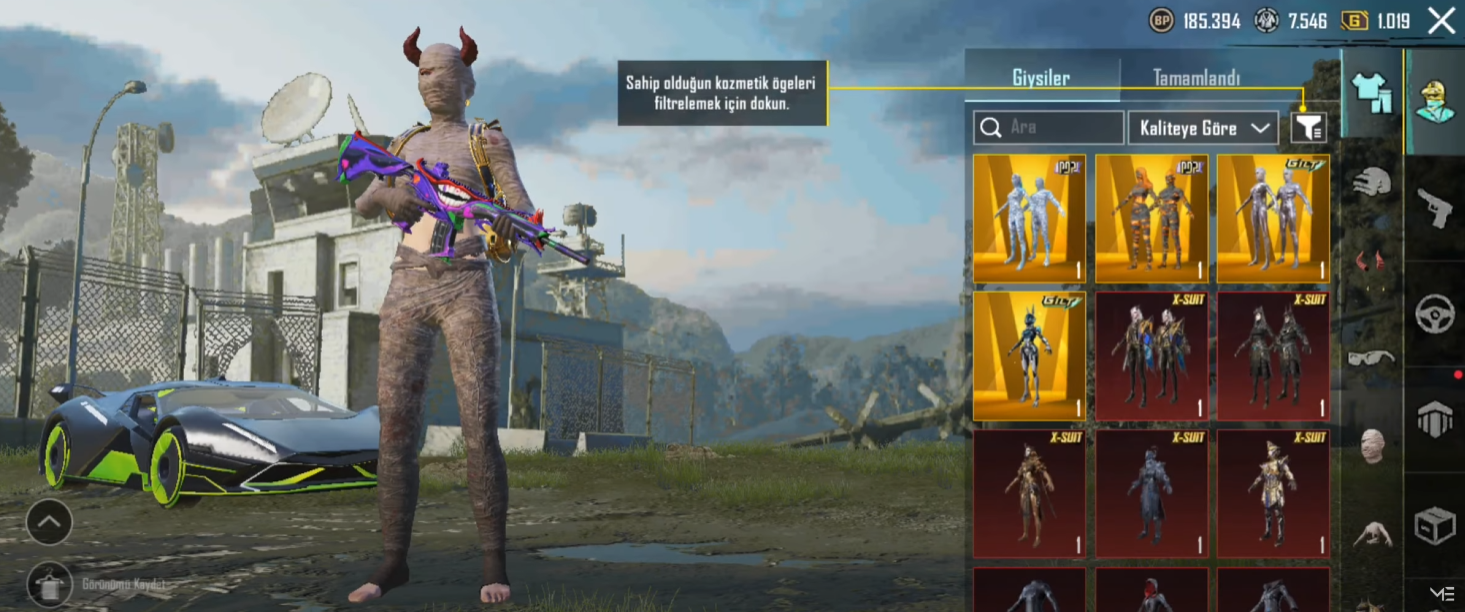Image resolution: width=1465 pixels, height=612 pixels.
Task: Select the pistol weapons category
Action: point(1435,208)
